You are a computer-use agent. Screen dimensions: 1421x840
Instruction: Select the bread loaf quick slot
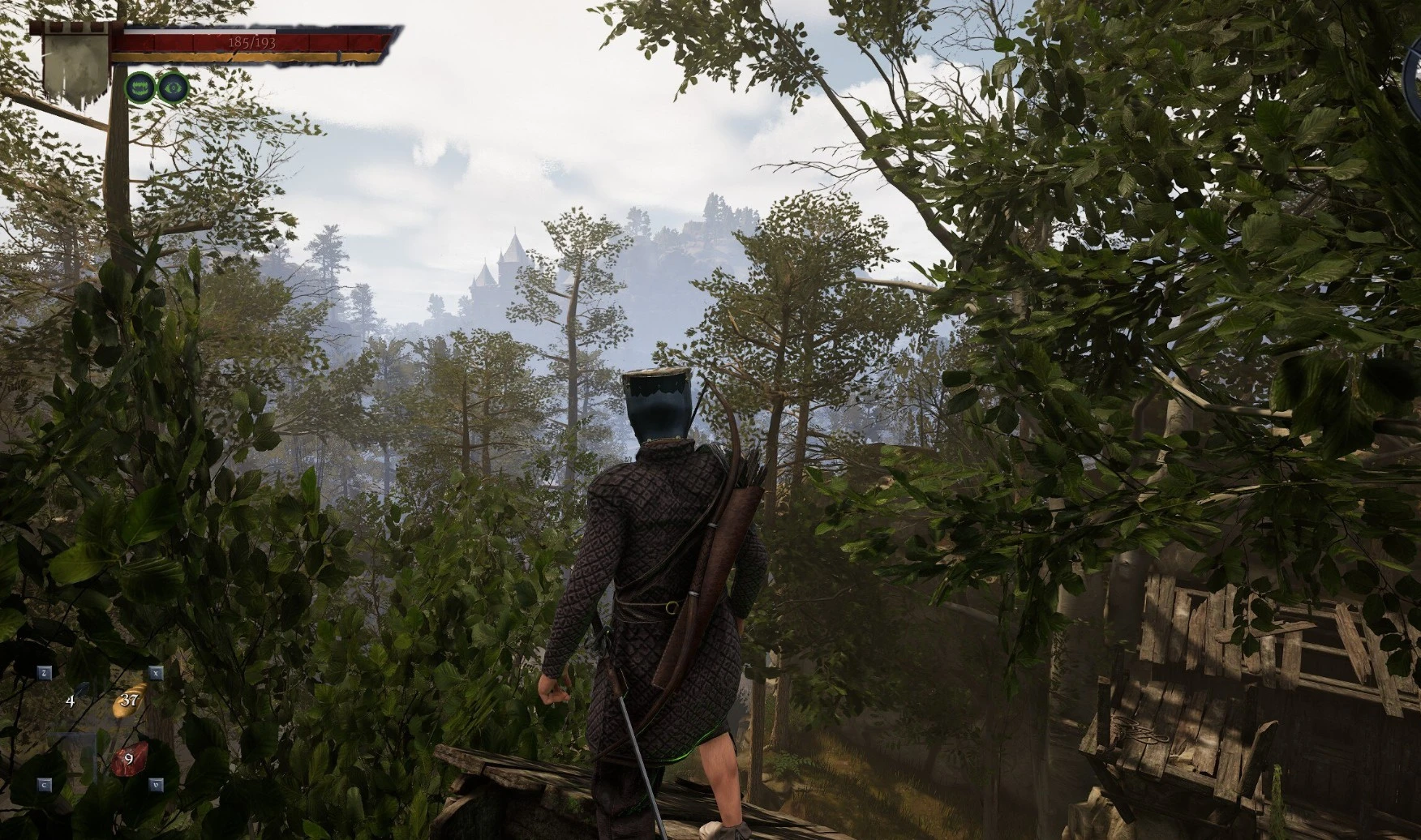[130, 700]
